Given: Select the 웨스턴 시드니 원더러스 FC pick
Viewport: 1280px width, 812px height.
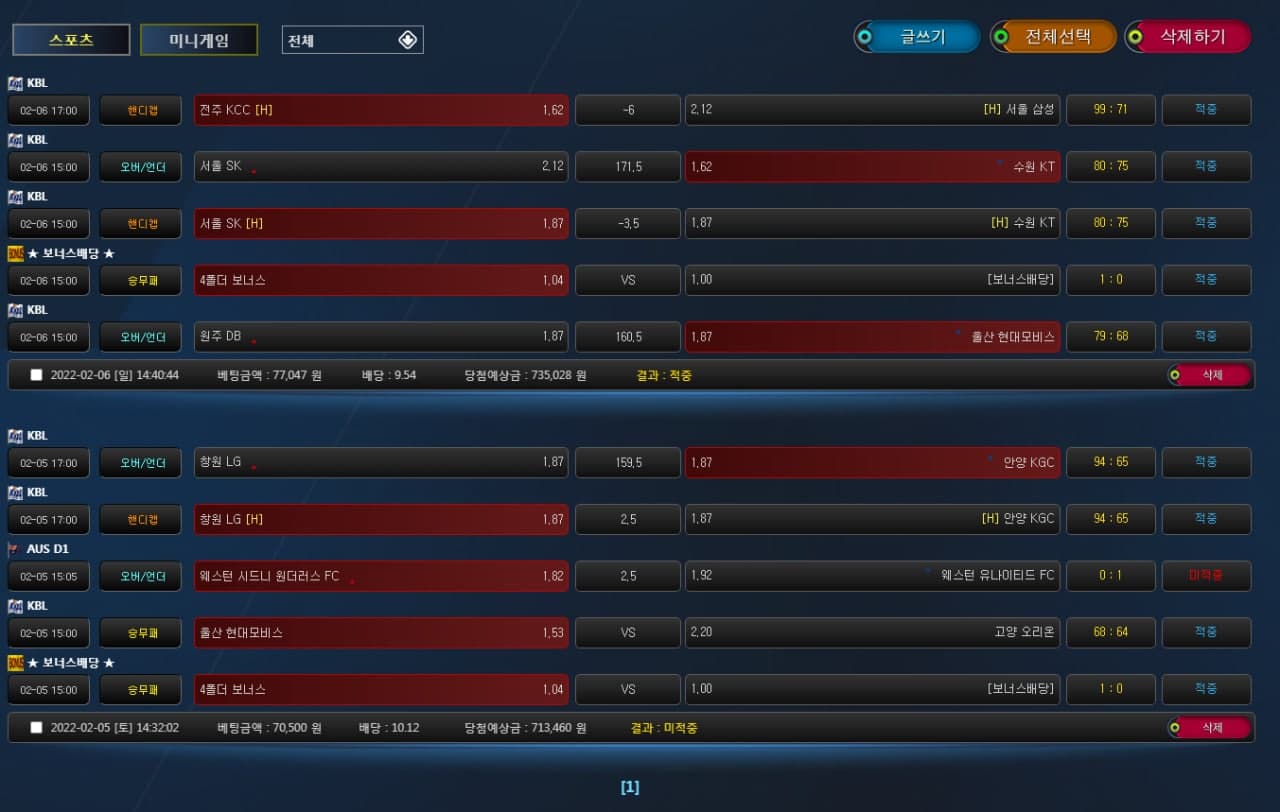Looking at the screenshot, I should pos(381,576).
